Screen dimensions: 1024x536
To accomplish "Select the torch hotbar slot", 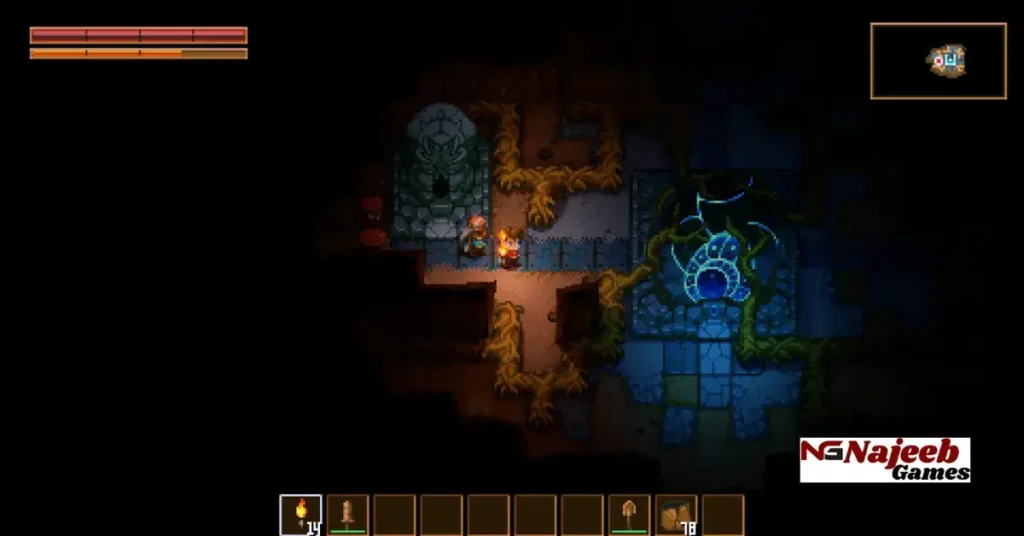I will click(300, 515).
